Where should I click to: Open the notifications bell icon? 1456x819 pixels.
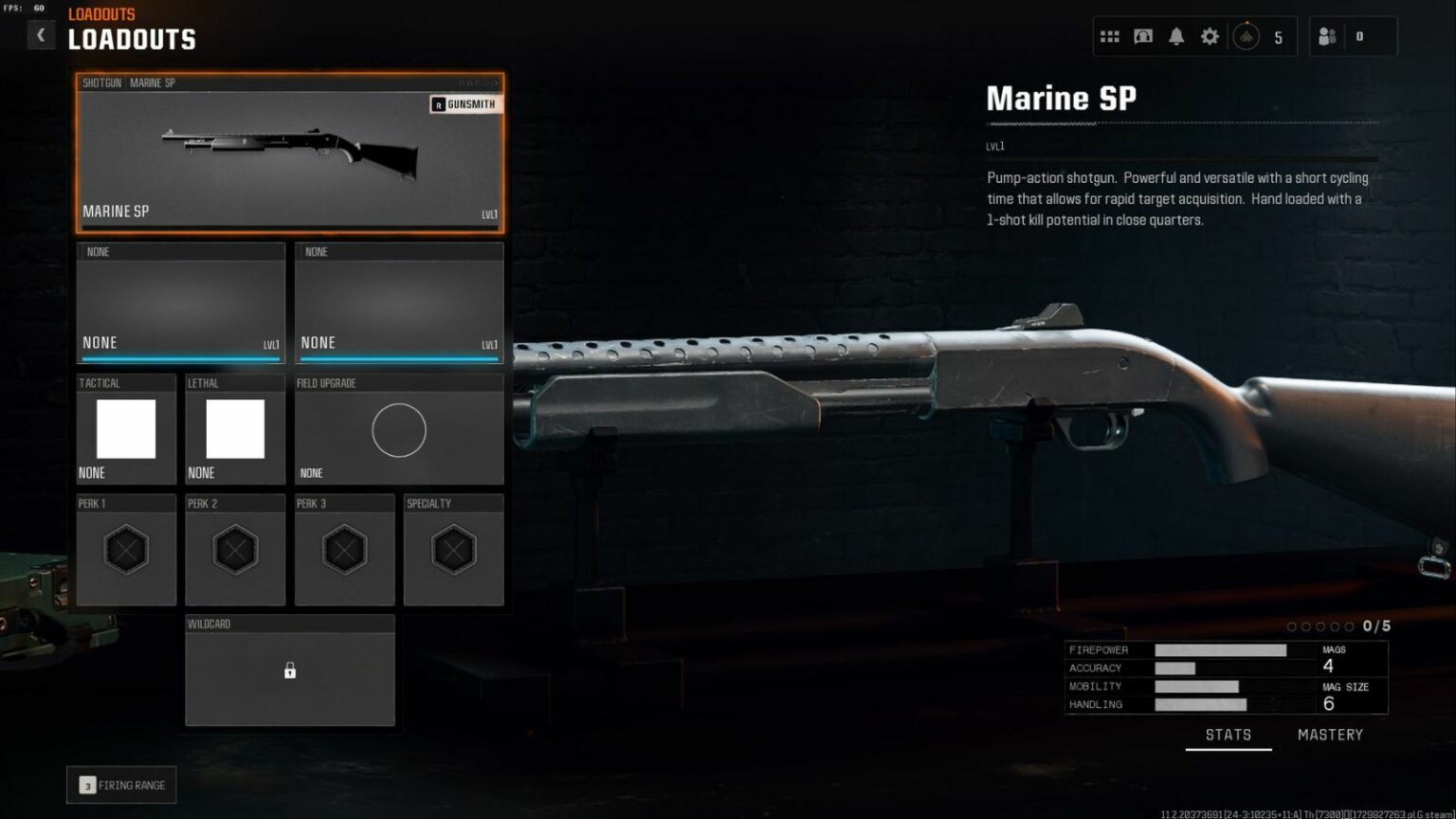coord(1176,35)
